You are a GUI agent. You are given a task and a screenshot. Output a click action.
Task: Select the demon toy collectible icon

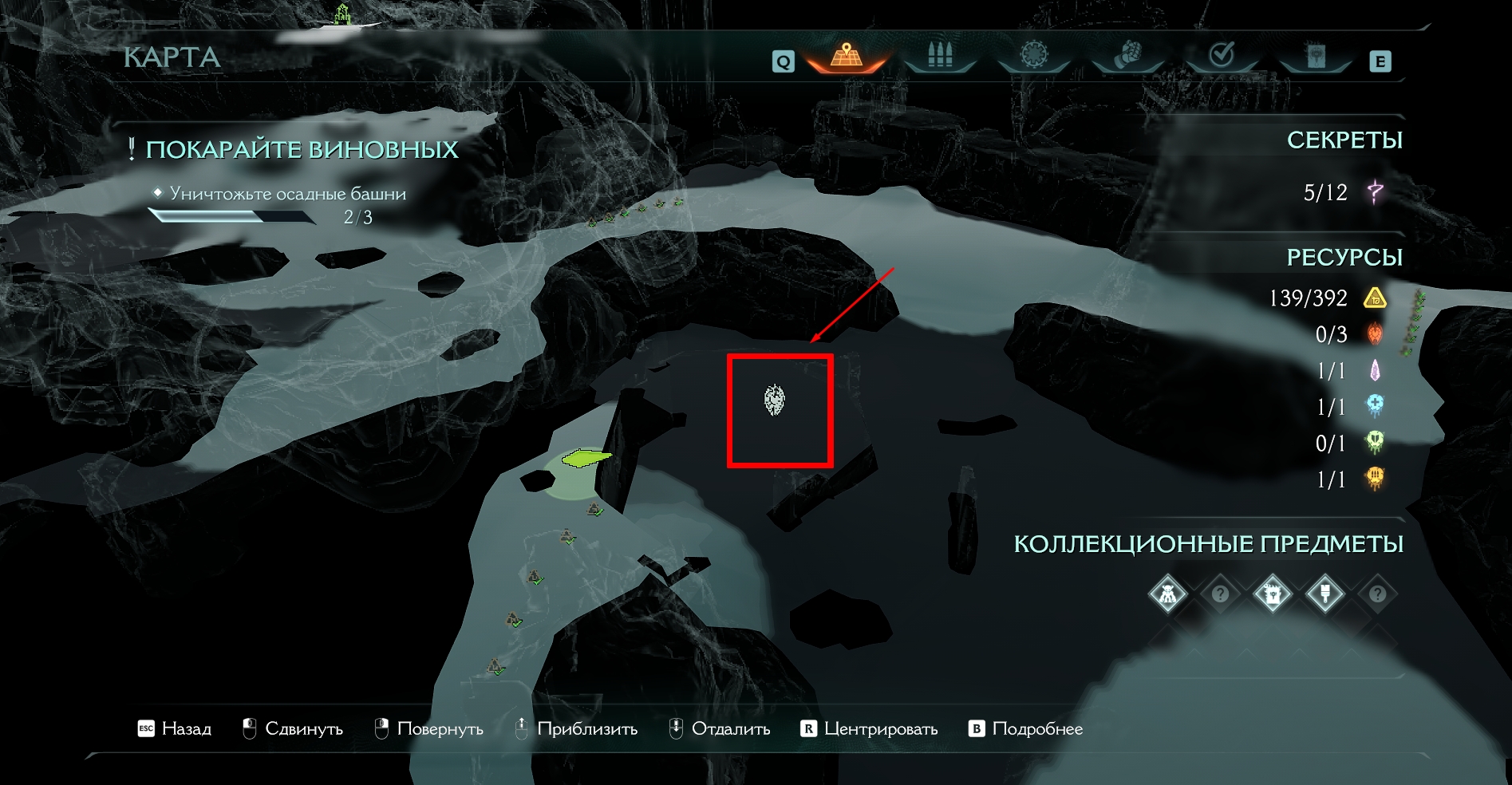pyautogui.click(x=1167, y=594)
